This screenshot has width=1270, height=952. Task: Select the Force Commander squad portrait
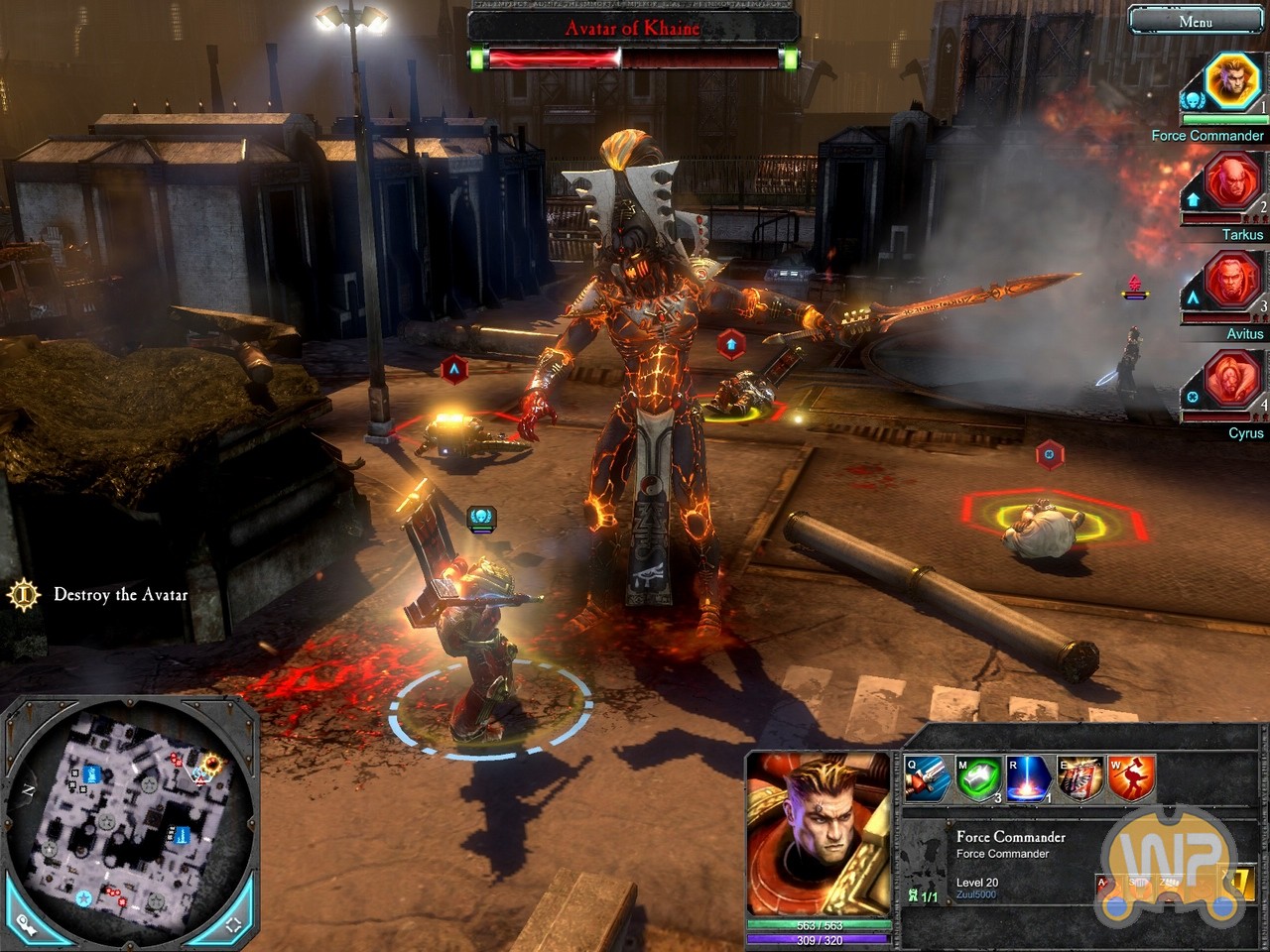[x=1231, y=80]
